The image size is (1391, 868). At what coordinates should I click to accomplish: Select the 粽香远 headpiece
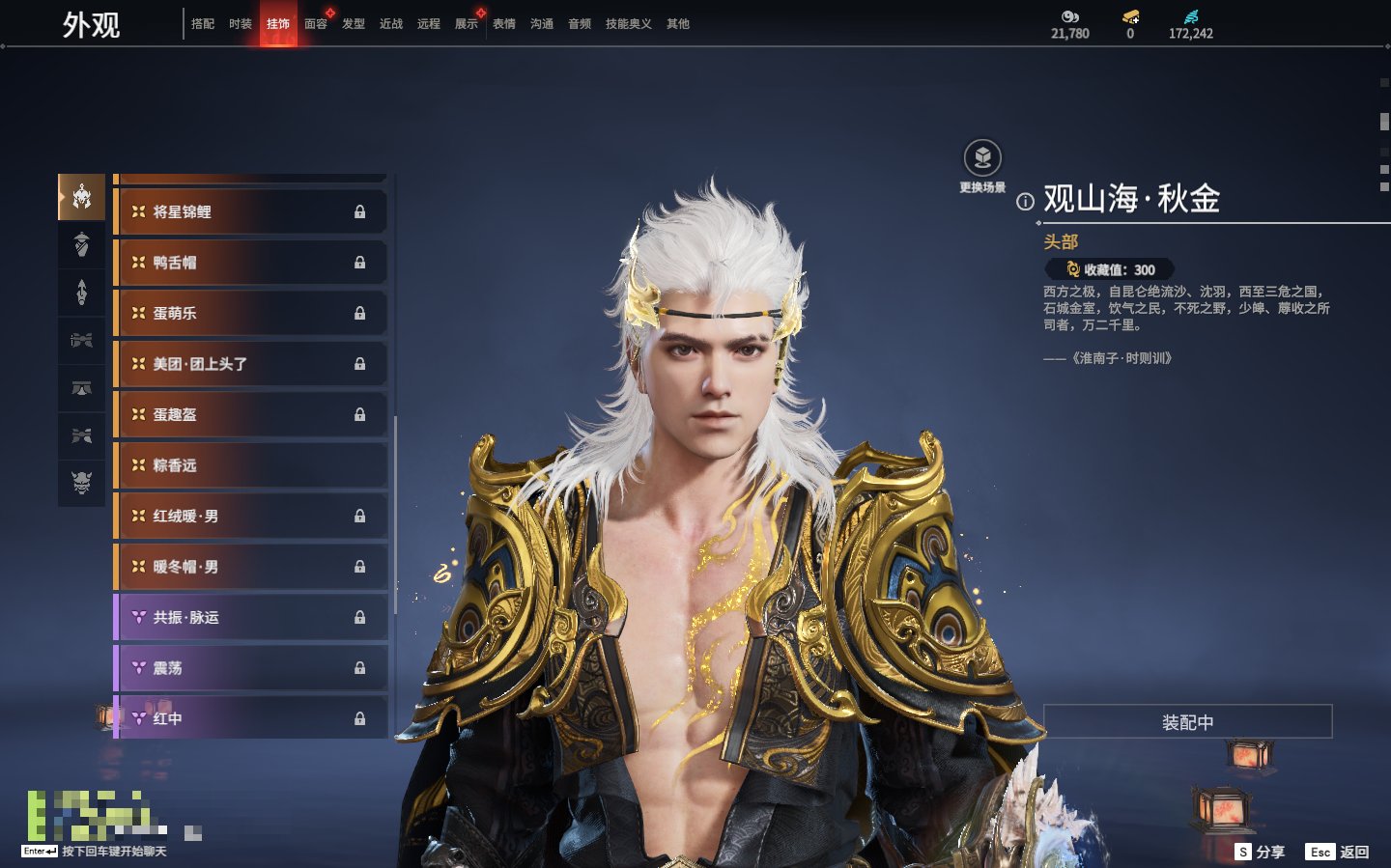pos(251,465)
